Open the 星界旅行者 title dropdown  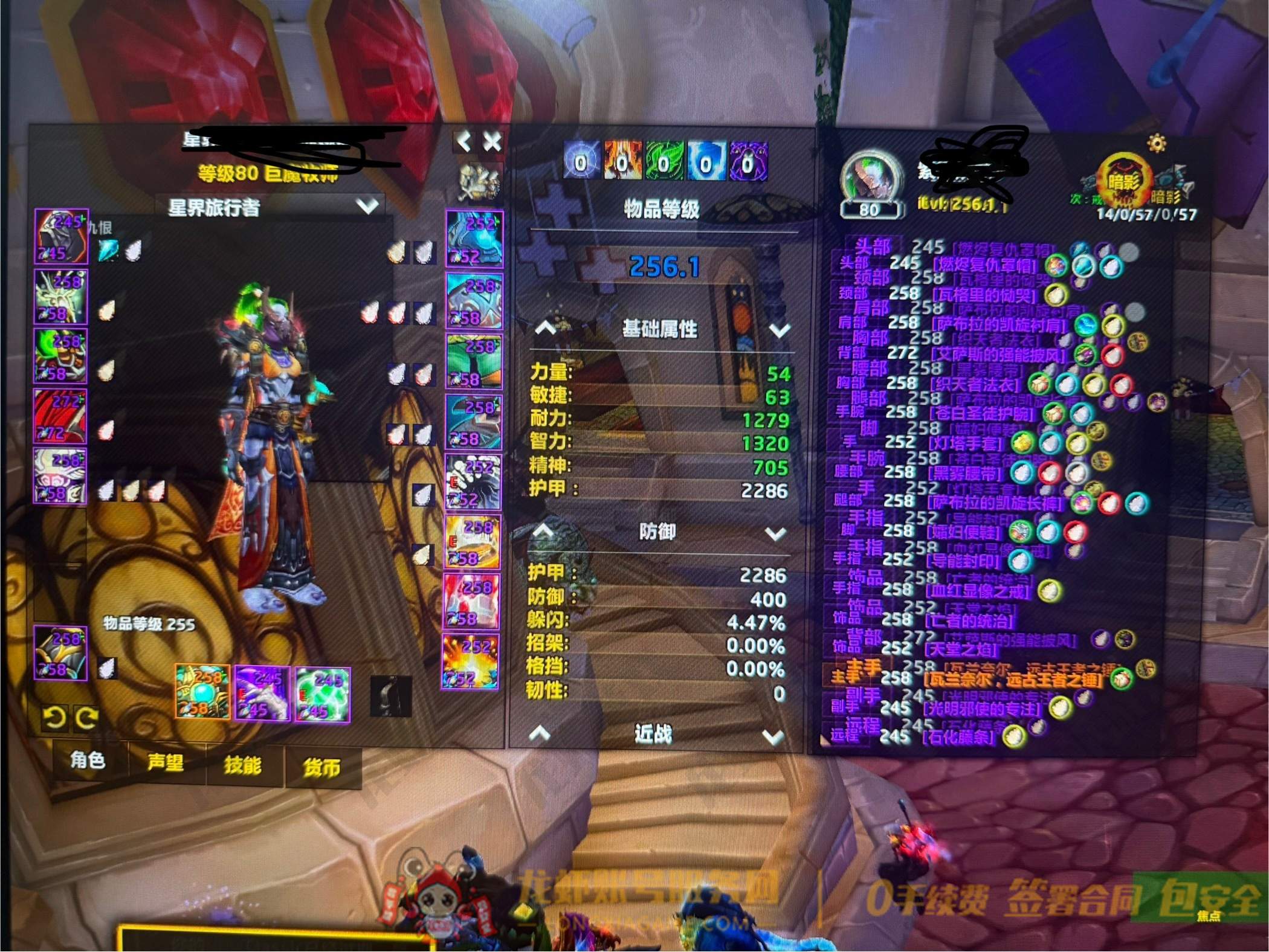point(367,207)
